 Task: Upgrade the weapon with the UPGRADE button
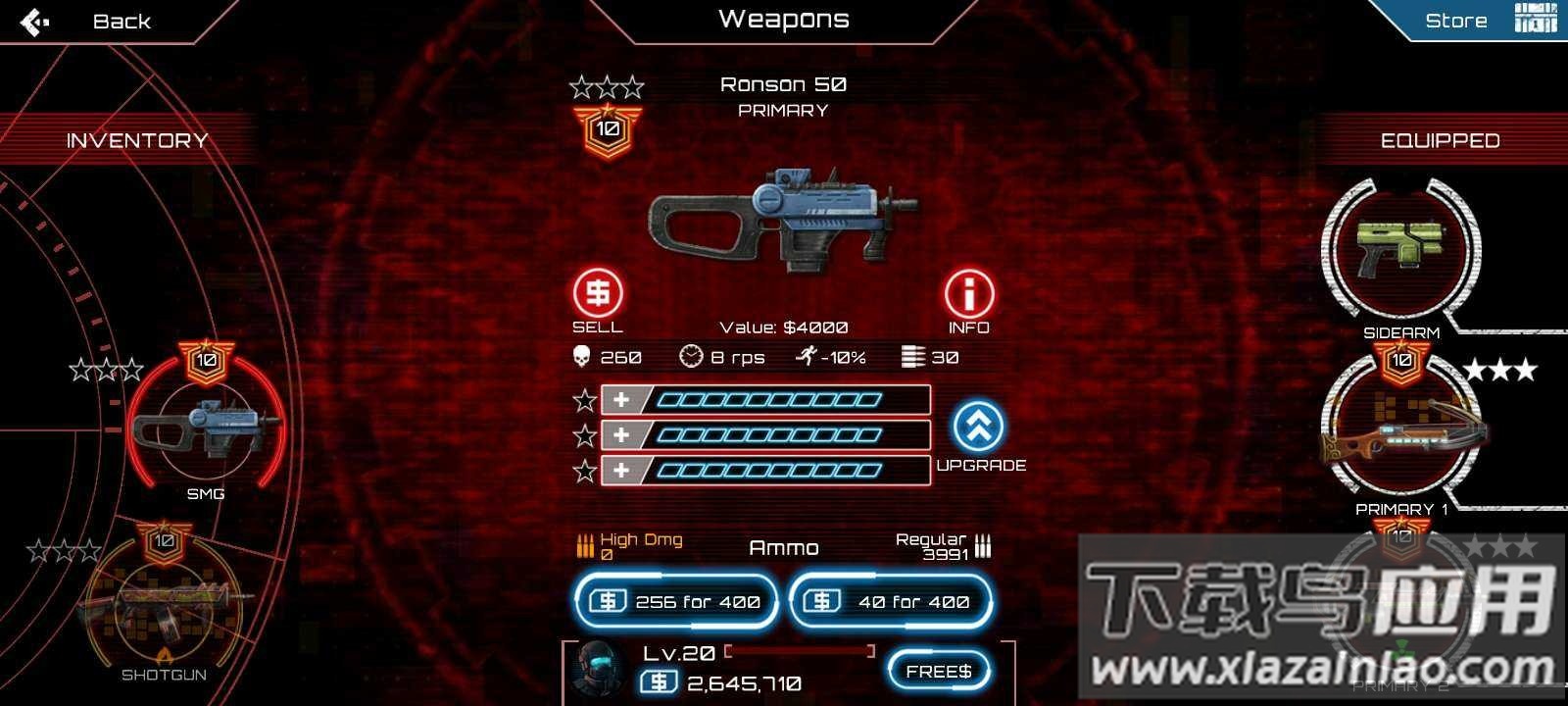(979, 428)
